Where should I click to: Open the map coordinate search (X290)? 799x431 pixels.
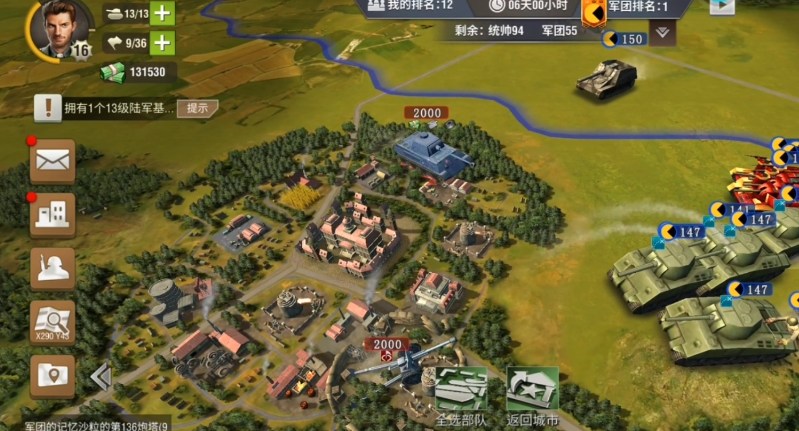point(52,322)
